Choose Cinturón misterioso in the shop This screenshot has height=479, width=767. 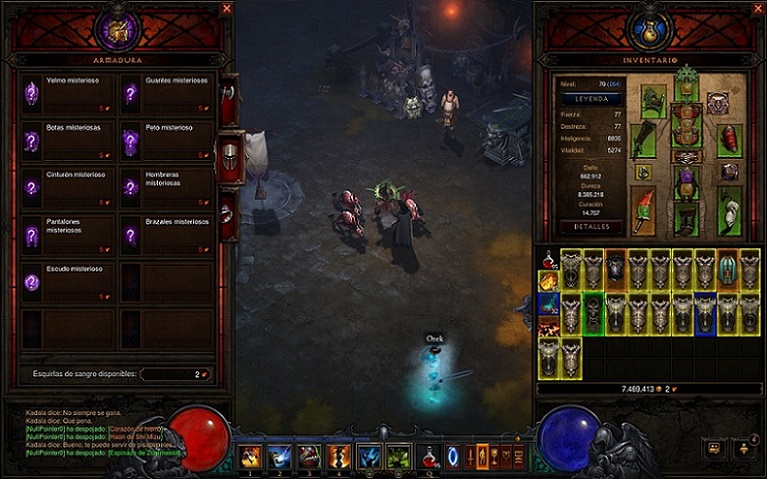click(67, 188)
